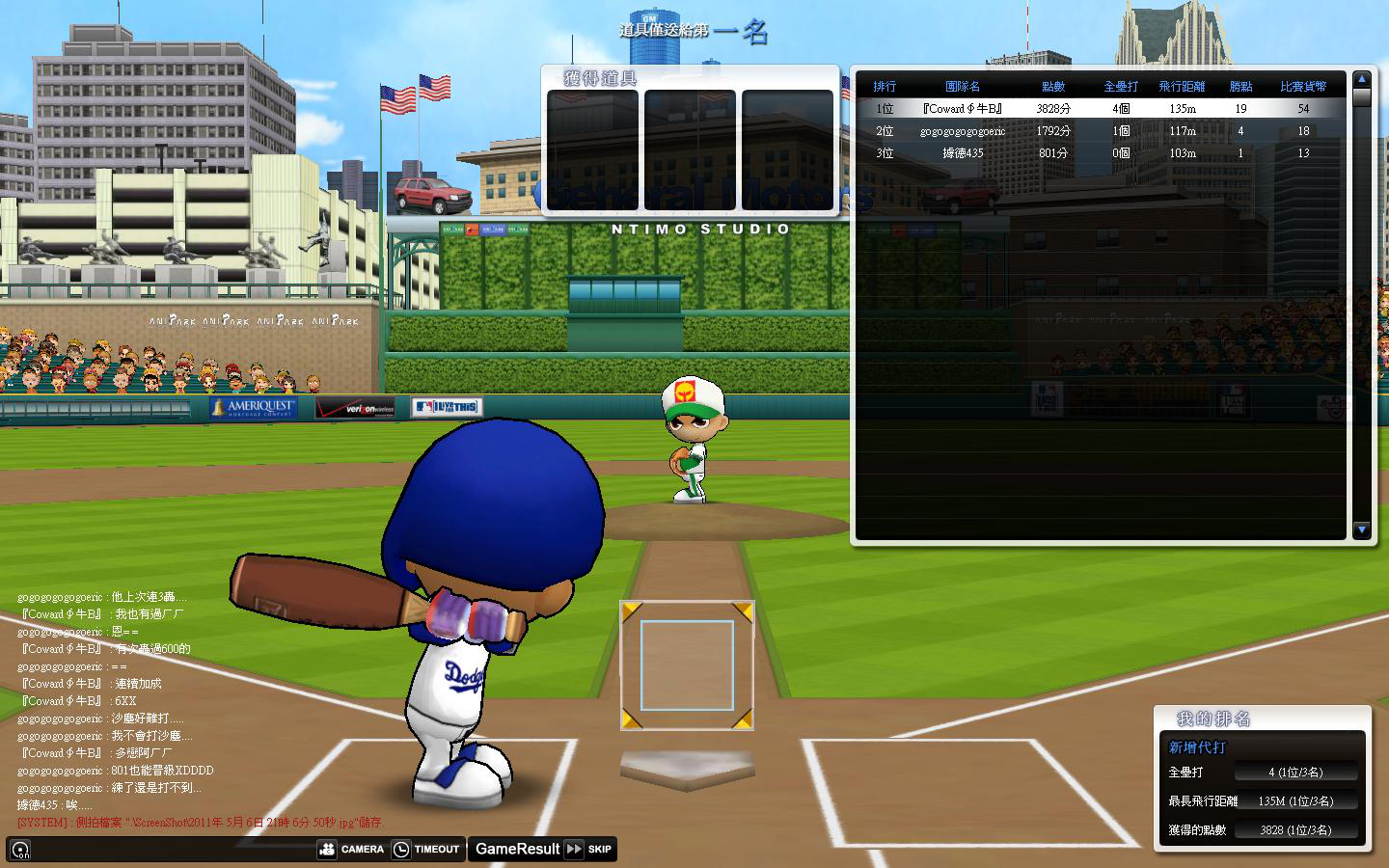Image resolution: width=1389 pixels, height=868 pixels.
Task: Toggle the chat on/off icon
Action: pyautogui.click(x=20, y=850)
